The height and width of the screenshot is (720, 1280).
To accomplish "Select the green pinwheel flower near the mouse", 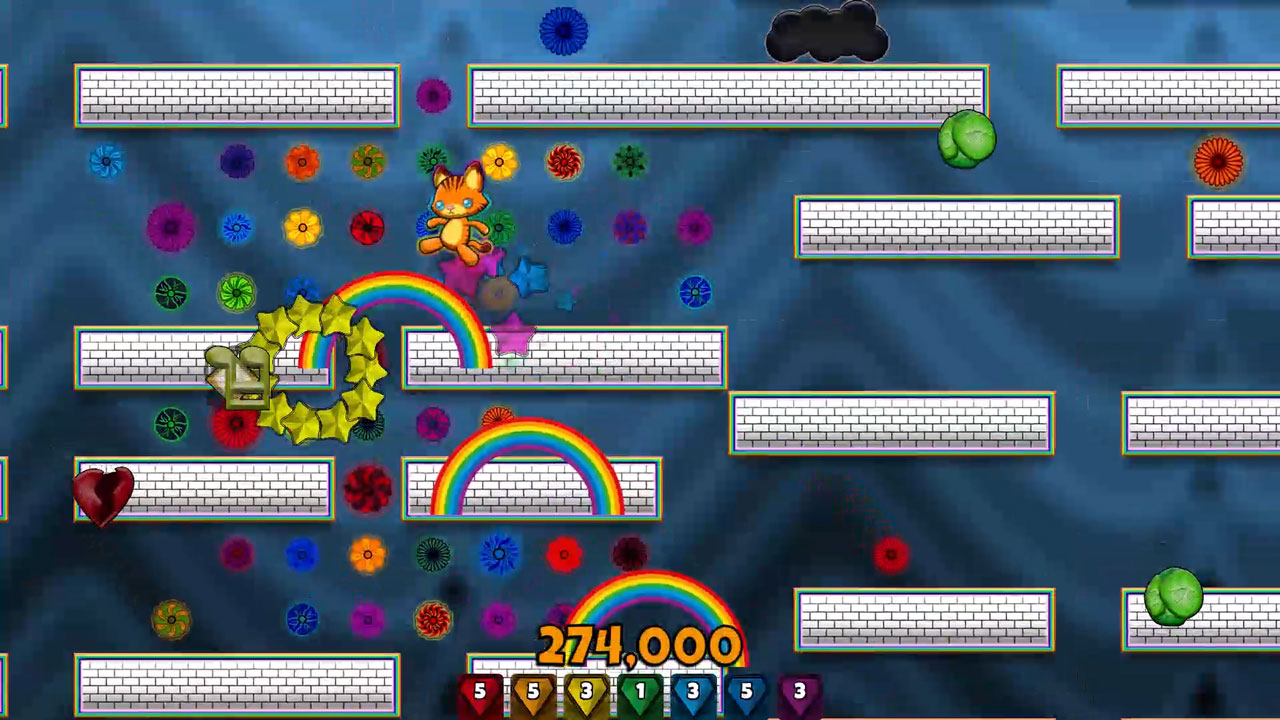I will (234, 292).
